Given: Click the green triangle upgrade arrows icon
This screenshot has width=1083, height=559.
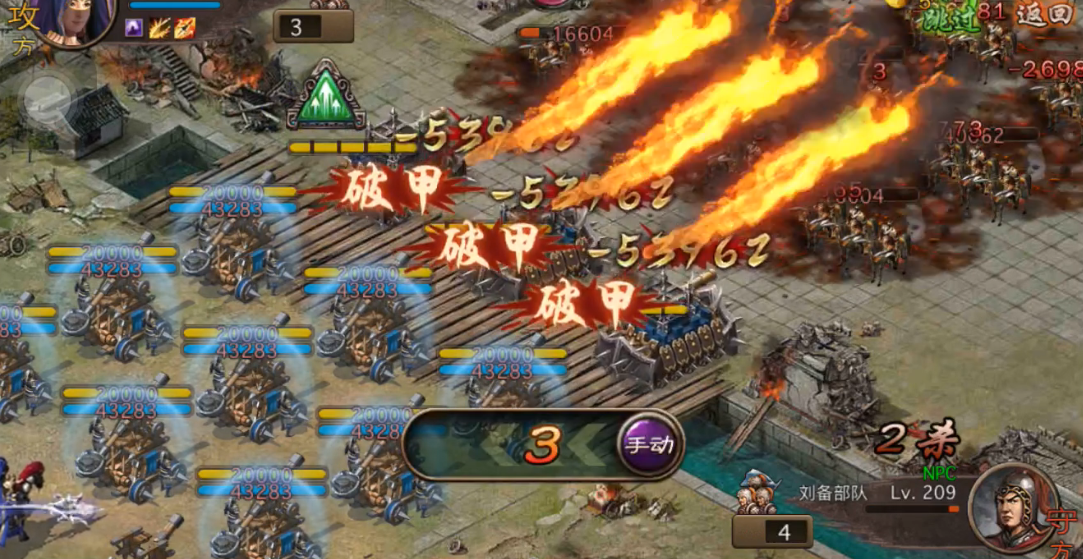Looking at the screenshot, I should (x=325, y=96).
